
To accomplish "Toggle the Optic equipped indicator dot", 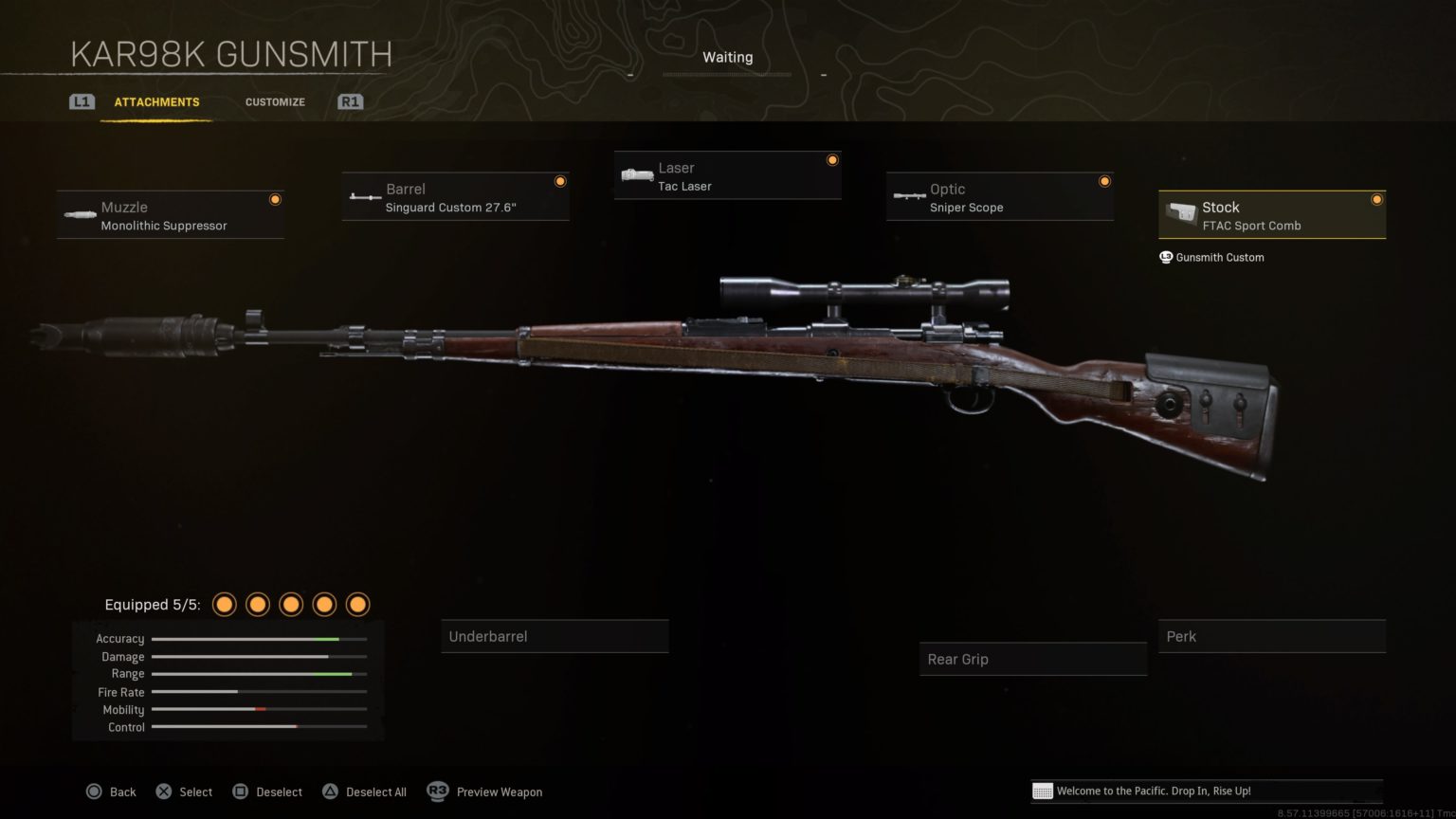I will pyautogui.click(x=1104, y=180).
